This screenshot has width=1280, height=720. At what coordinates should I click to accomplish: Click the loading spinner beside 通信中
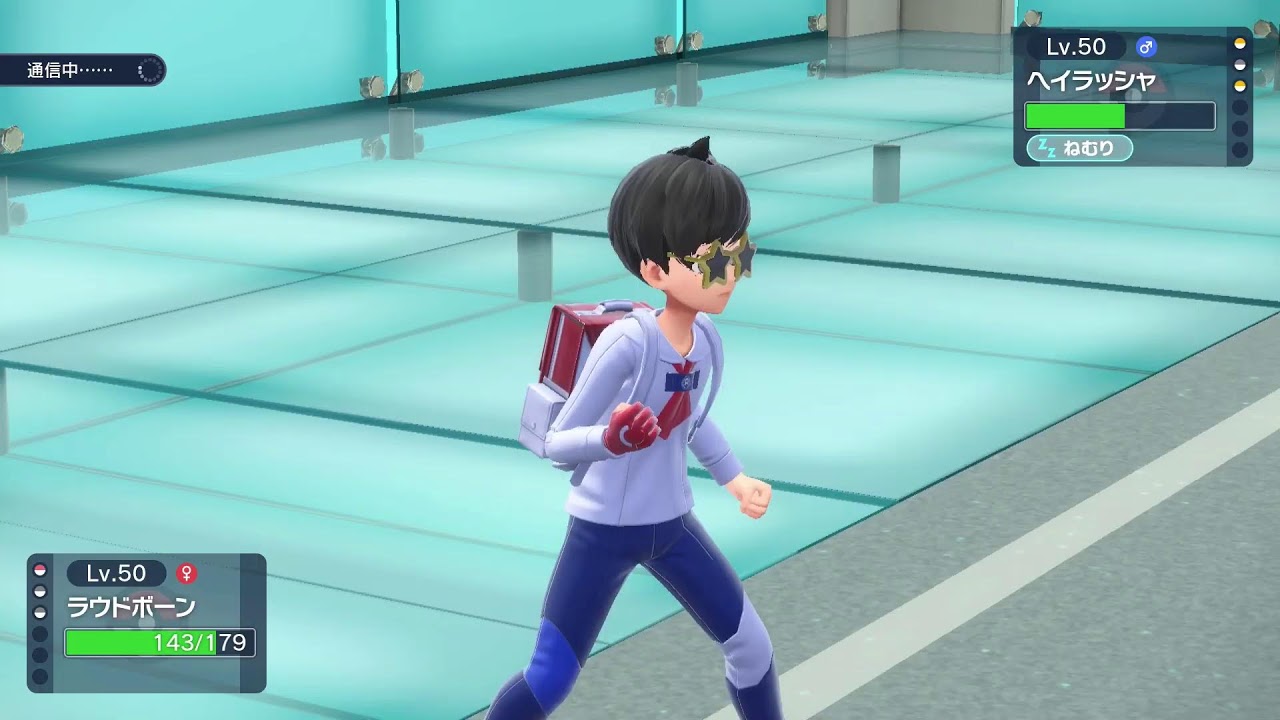coord(148,72)
